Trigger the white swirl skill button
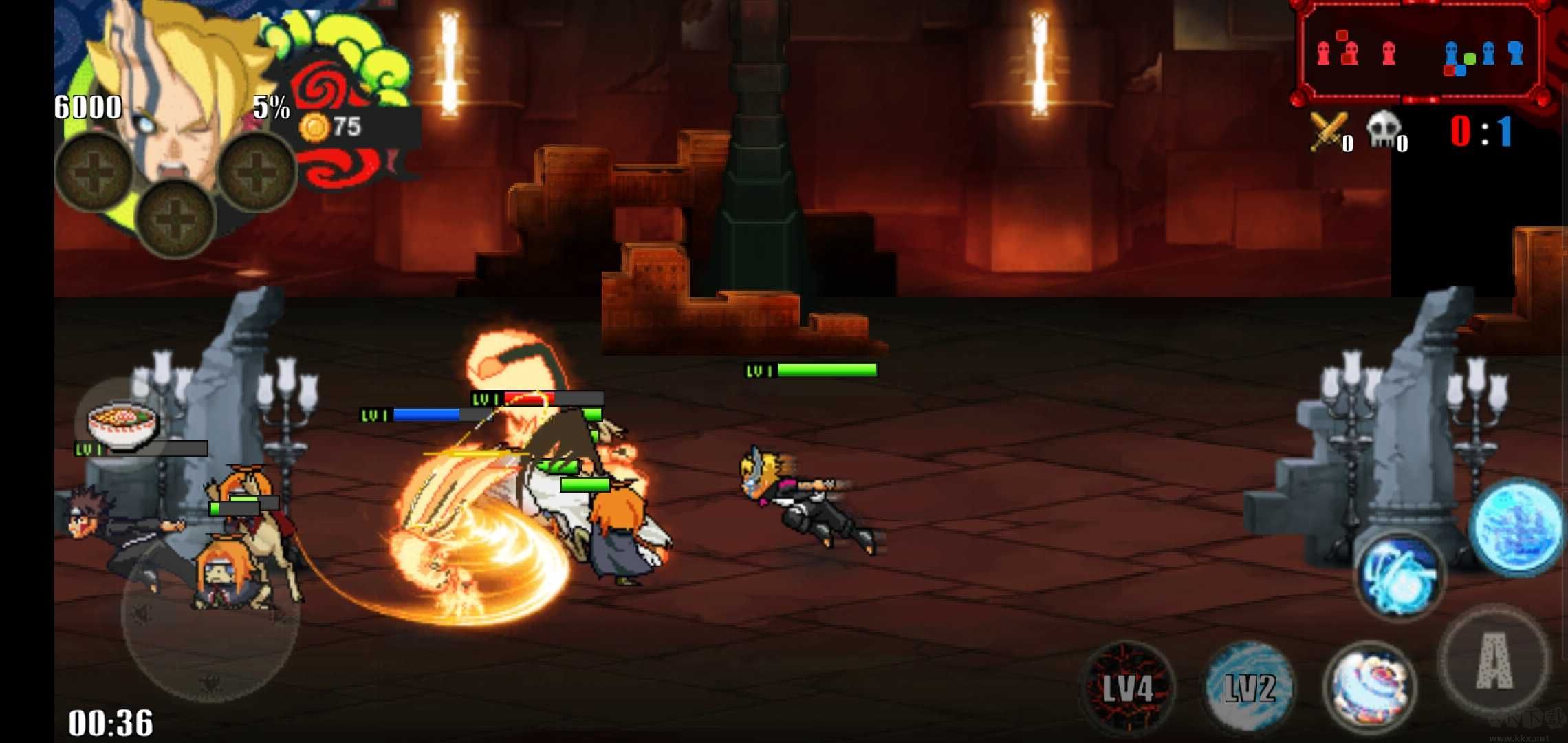Viewport: 1568px width, 743px height. point(1369,688)
